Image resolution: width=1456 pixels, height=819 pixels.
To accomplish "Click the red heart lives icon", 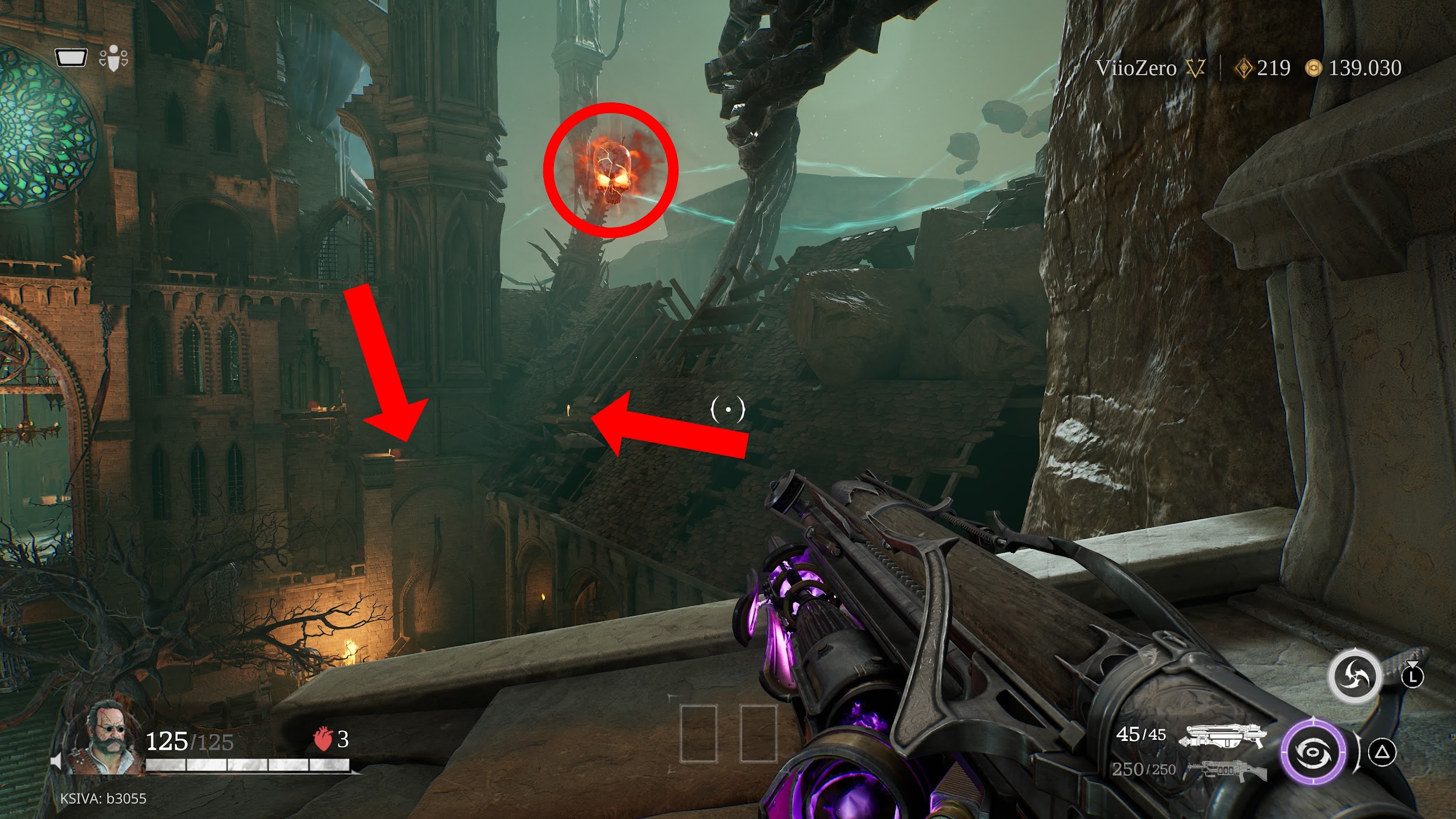I will click(x=322, y=740).
